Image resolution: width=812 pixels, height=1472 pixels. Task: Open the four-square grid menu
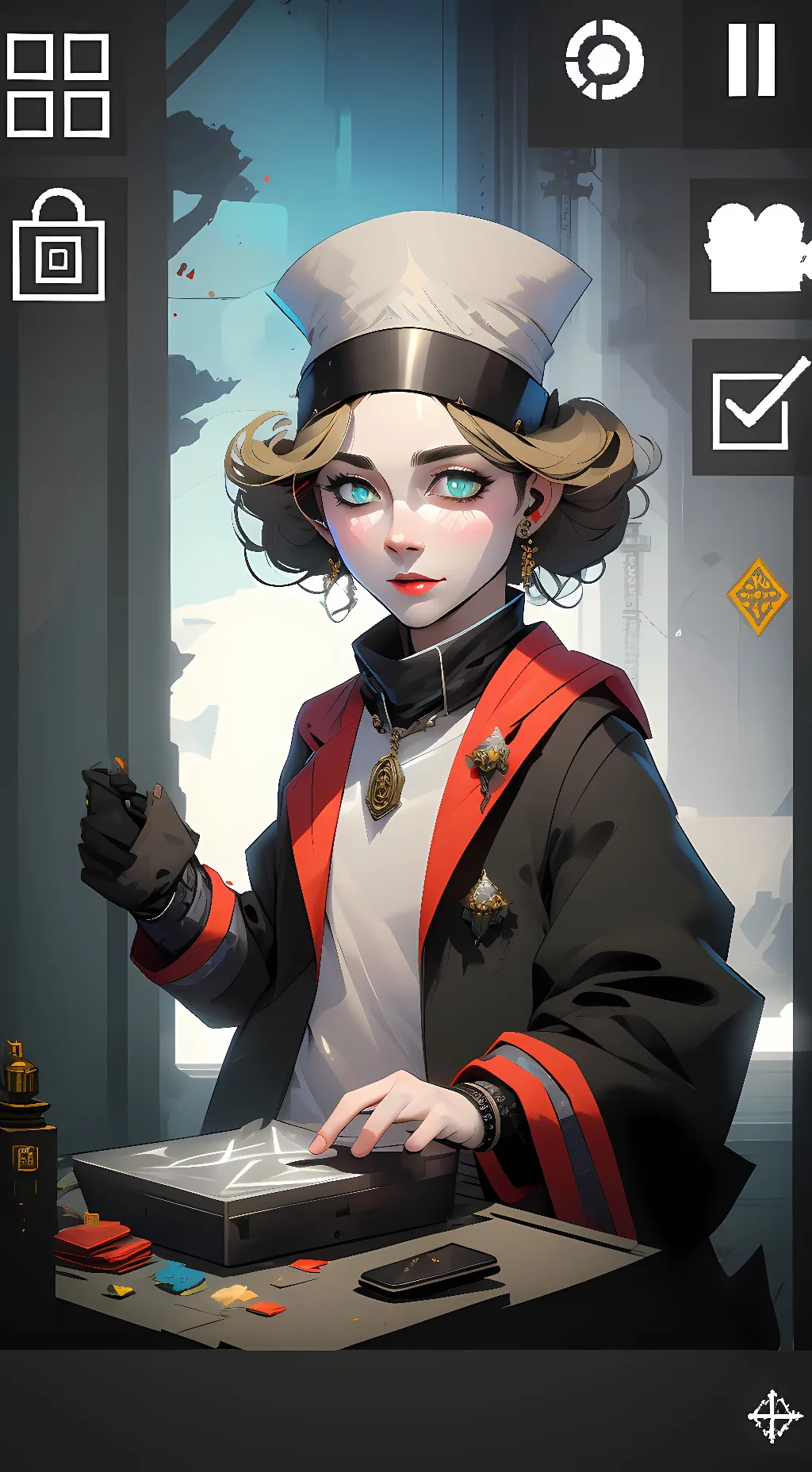[x=58, y=85]
